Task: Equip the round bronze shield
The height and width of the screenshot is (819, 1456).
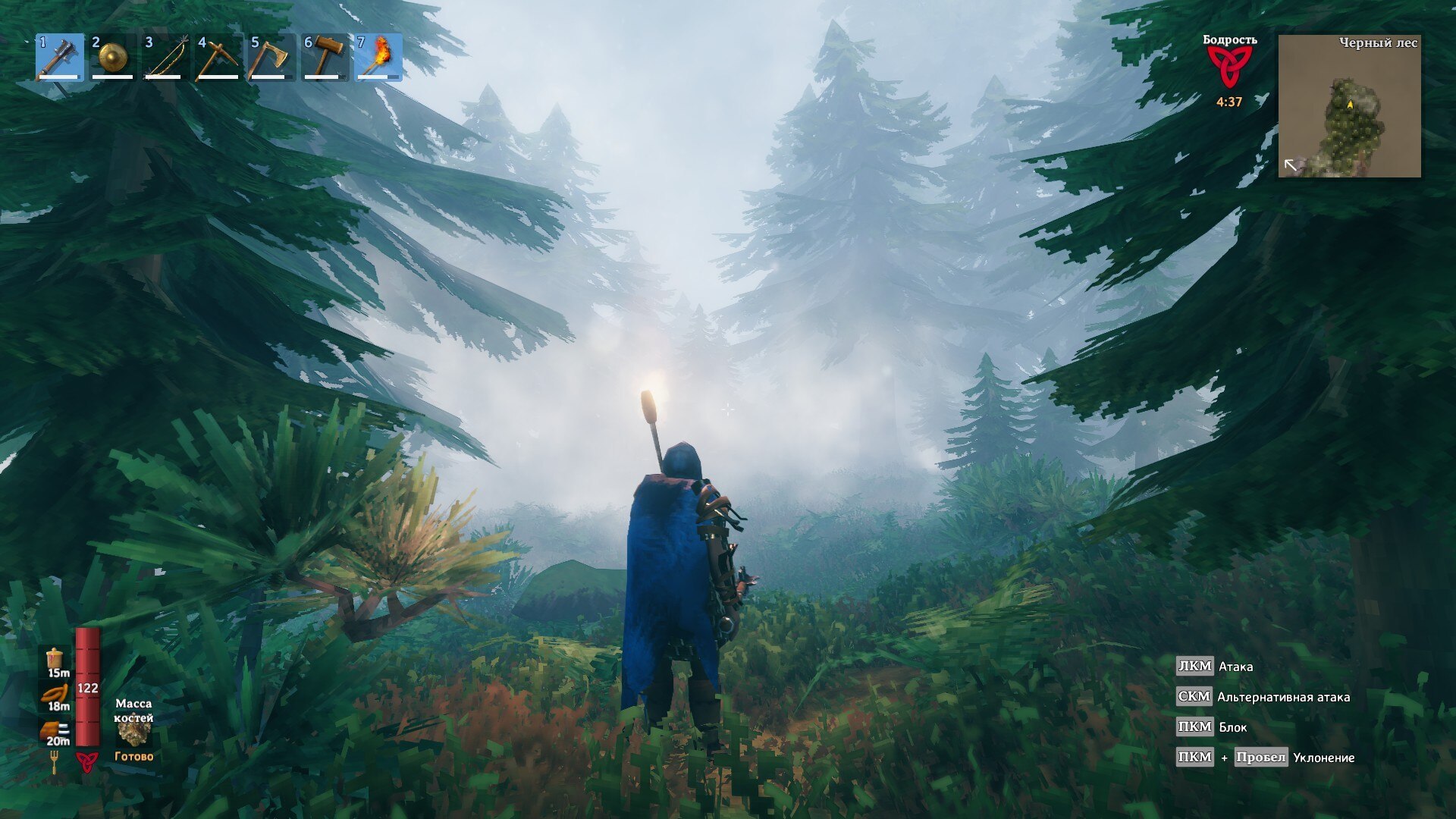Action: (x=113, y=57)
